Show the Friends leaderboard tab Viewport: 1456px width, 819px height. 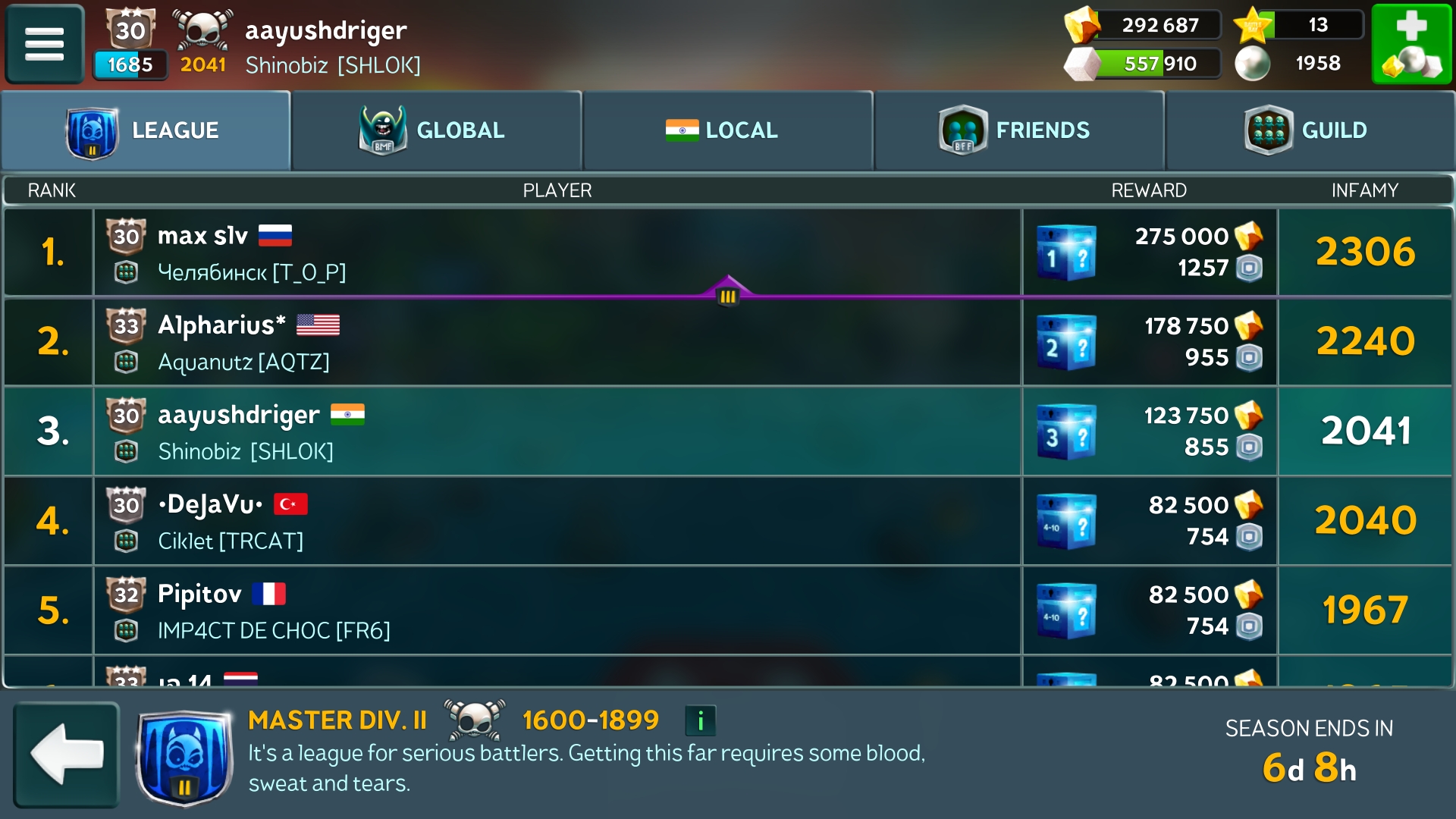[1018, 130]
